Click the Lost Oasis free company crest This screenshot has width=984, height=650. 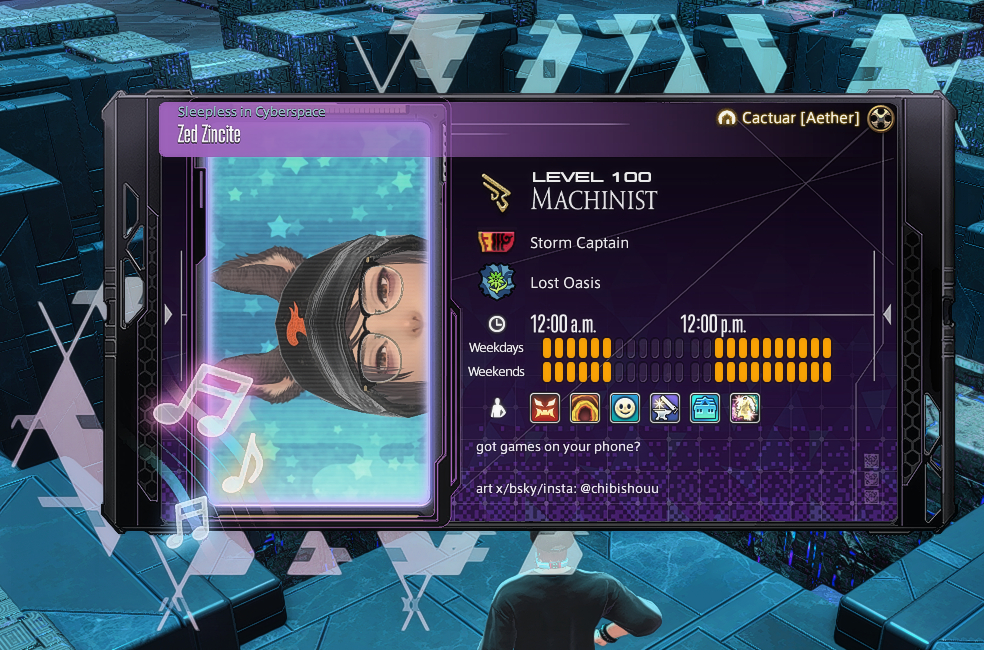[496, 283]
